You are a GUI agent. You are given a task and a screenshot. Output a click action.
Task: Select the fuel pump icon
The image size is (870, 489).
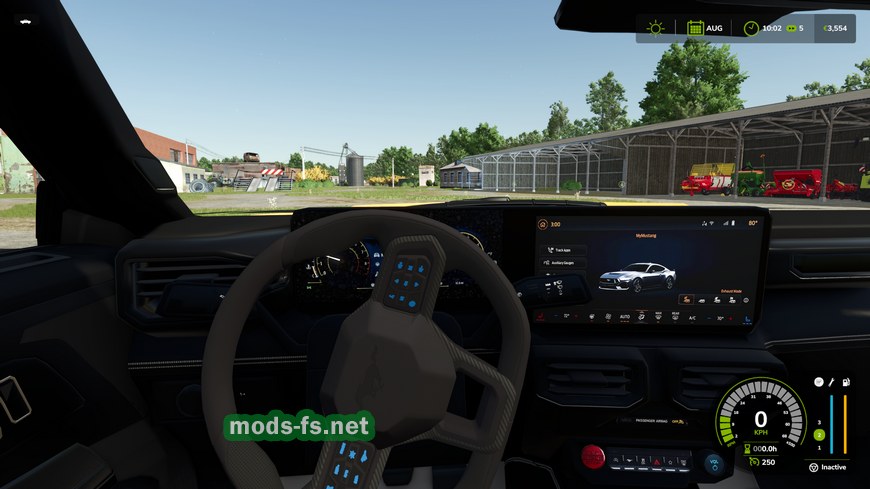coord(846,382)
